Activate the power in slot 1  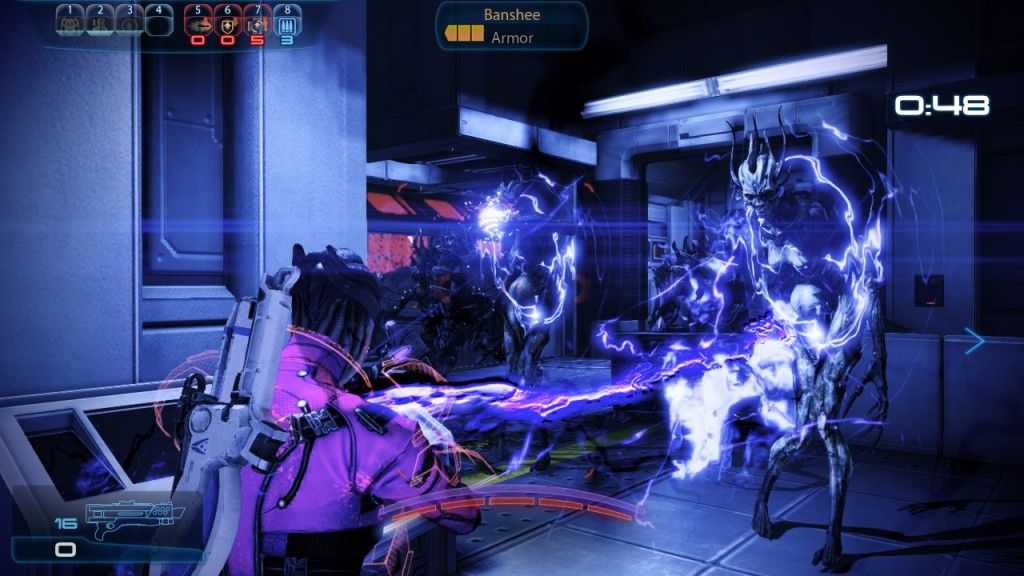point(70,21)
